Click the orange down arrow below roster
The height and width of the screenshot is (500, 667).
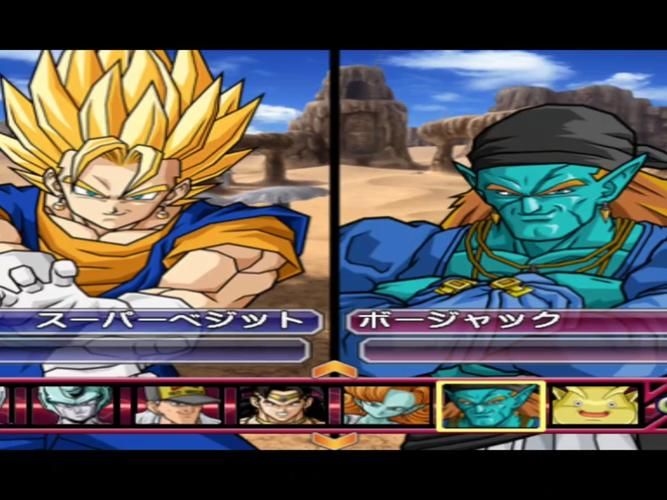[333, 439]
